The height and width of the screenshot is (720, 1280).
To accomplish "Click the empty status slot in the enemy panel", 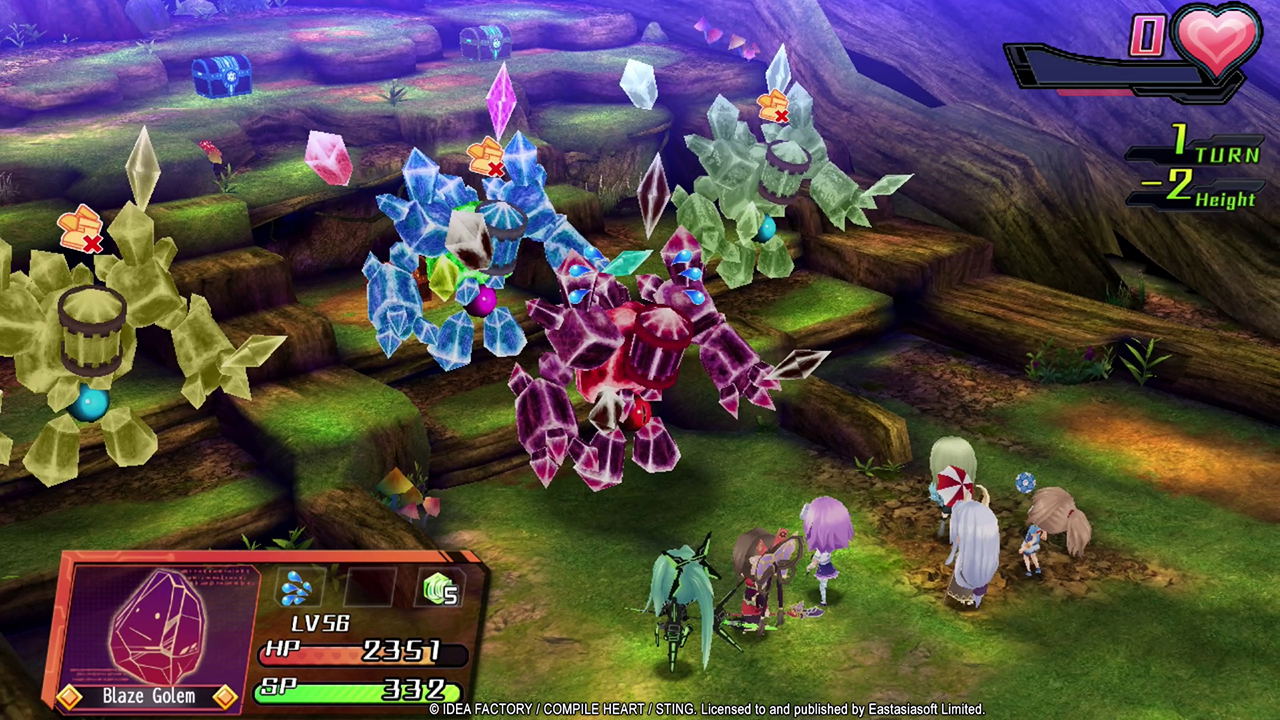I will 369,588.
